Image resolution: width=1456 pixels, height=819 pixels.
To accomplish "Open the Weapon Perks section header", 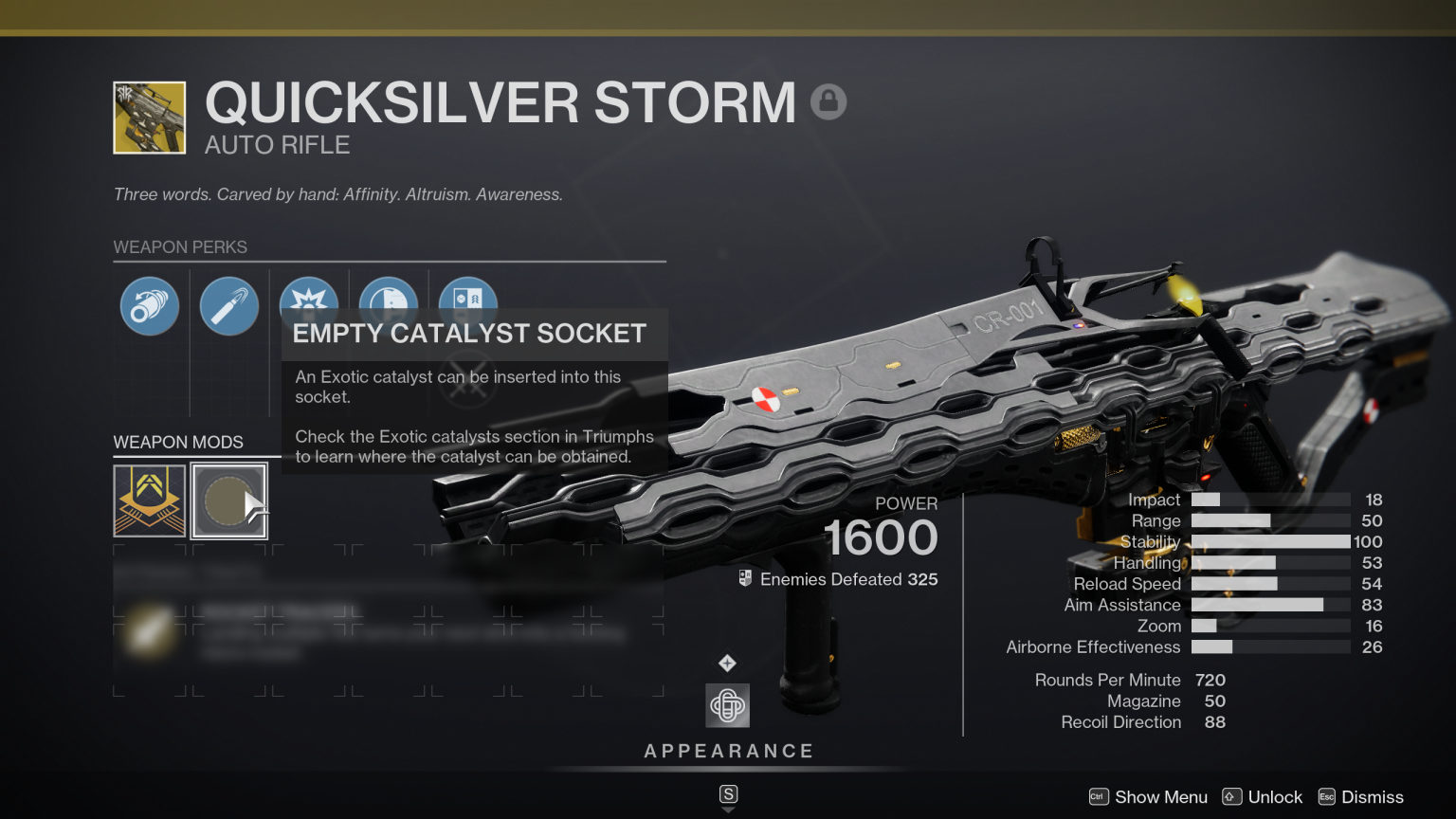I will pos(180,246).
